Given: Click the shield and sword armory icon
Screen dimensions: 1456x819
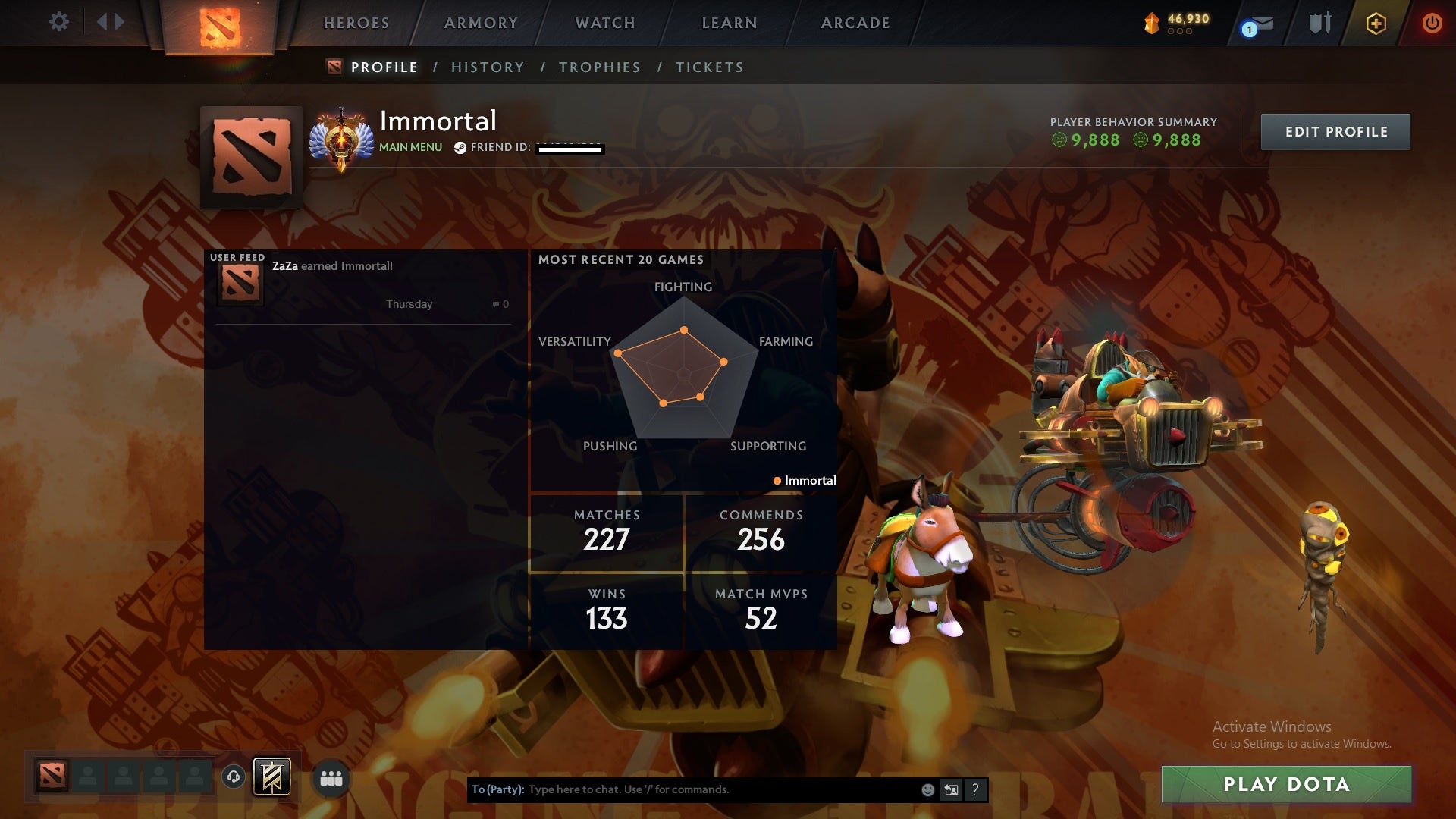Looking at the screenshot, I should pos(1319,23).
